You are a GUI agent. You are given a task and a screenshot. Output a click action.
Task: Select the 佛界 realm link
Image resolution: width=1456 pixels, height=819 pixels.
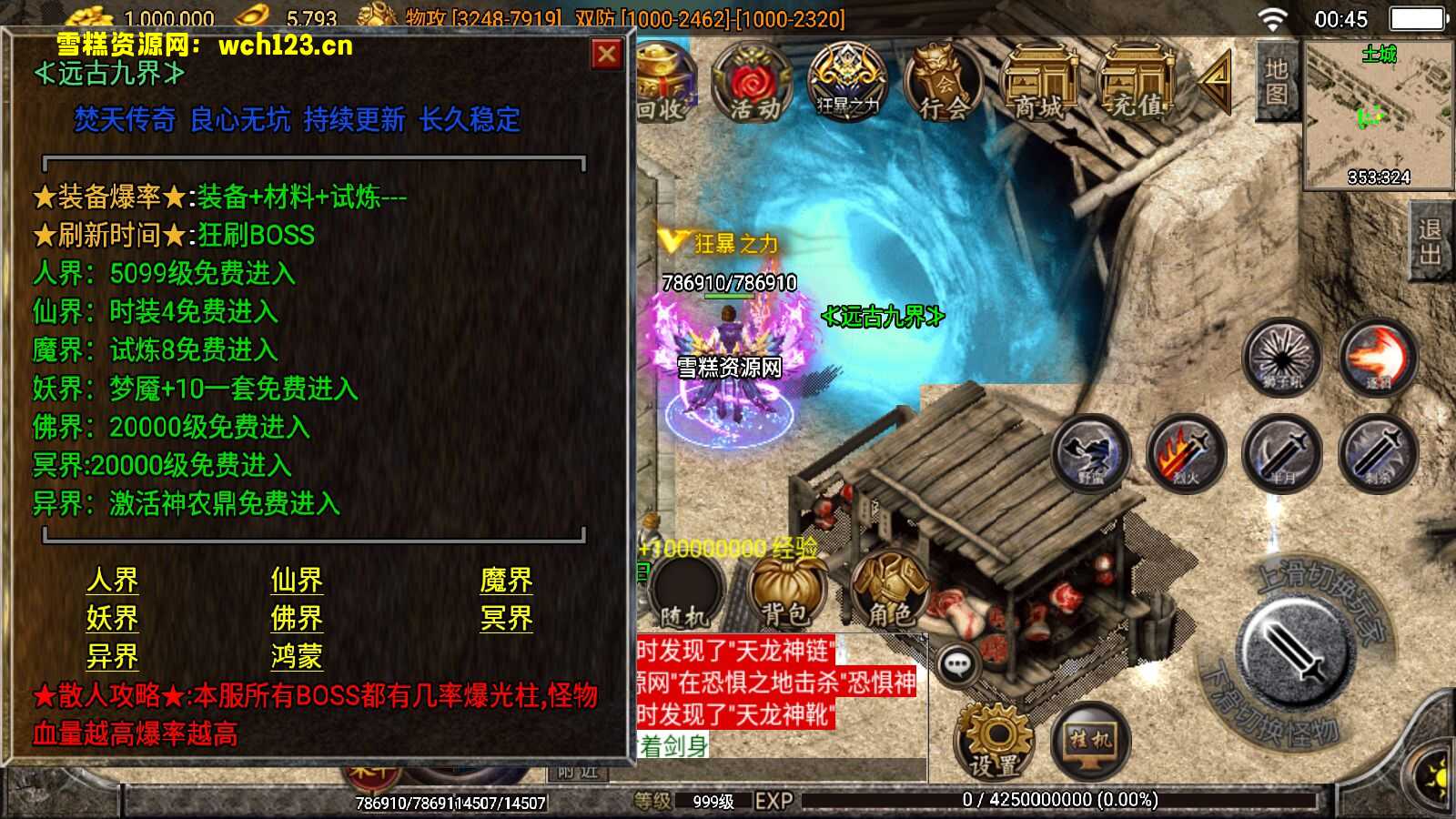(x=297, y=618)
